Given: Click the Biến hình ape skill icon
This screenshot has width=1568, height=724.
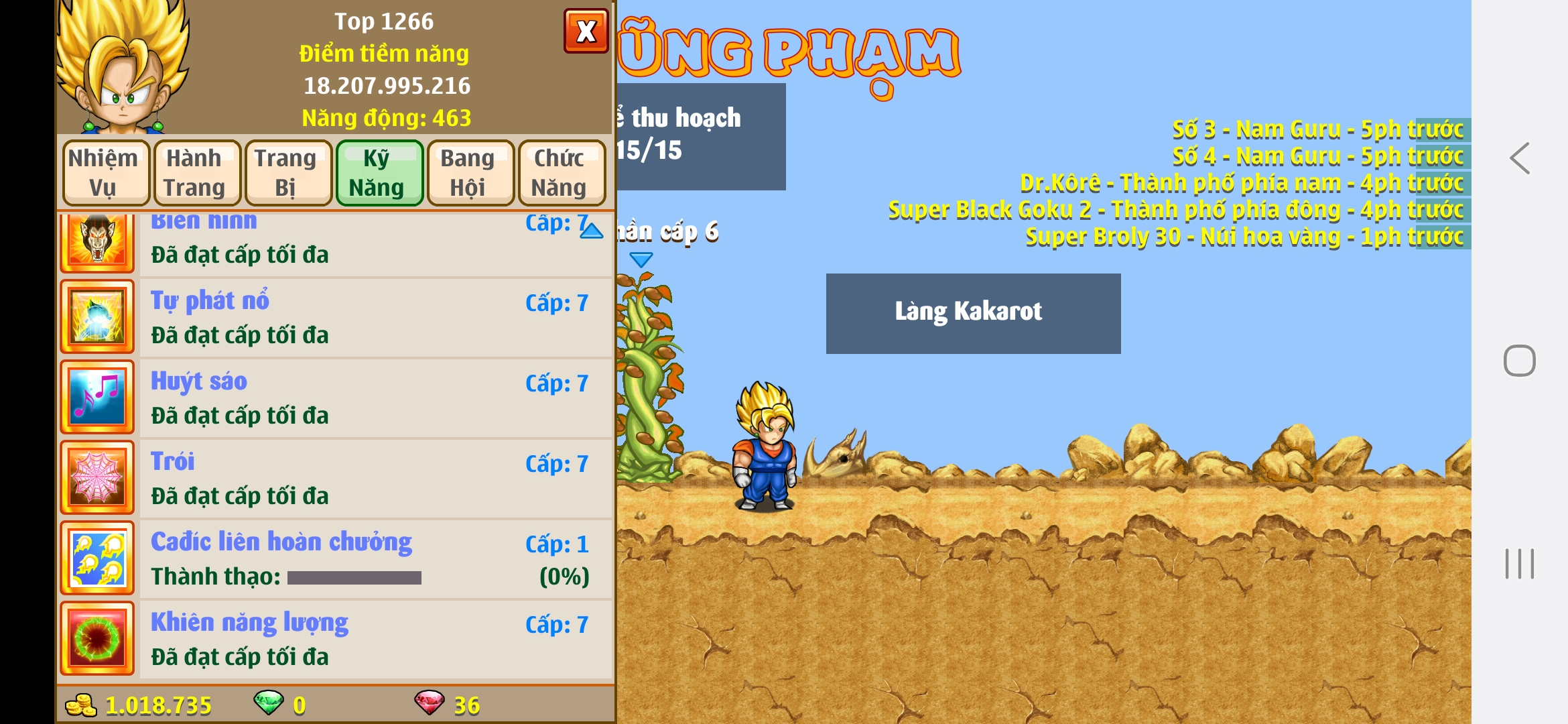Looking at the screenshot, I should pos(97,241).
